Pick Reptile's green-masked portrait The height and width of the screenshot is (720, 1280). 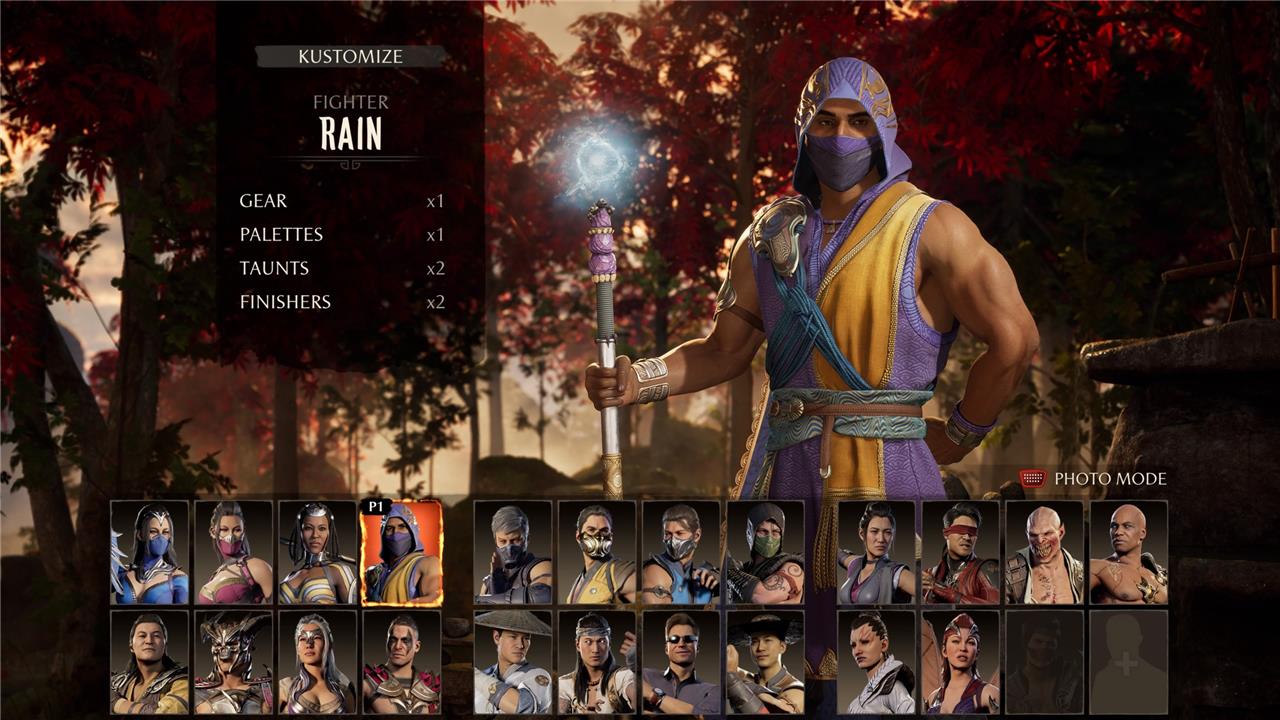pos(765,552)
